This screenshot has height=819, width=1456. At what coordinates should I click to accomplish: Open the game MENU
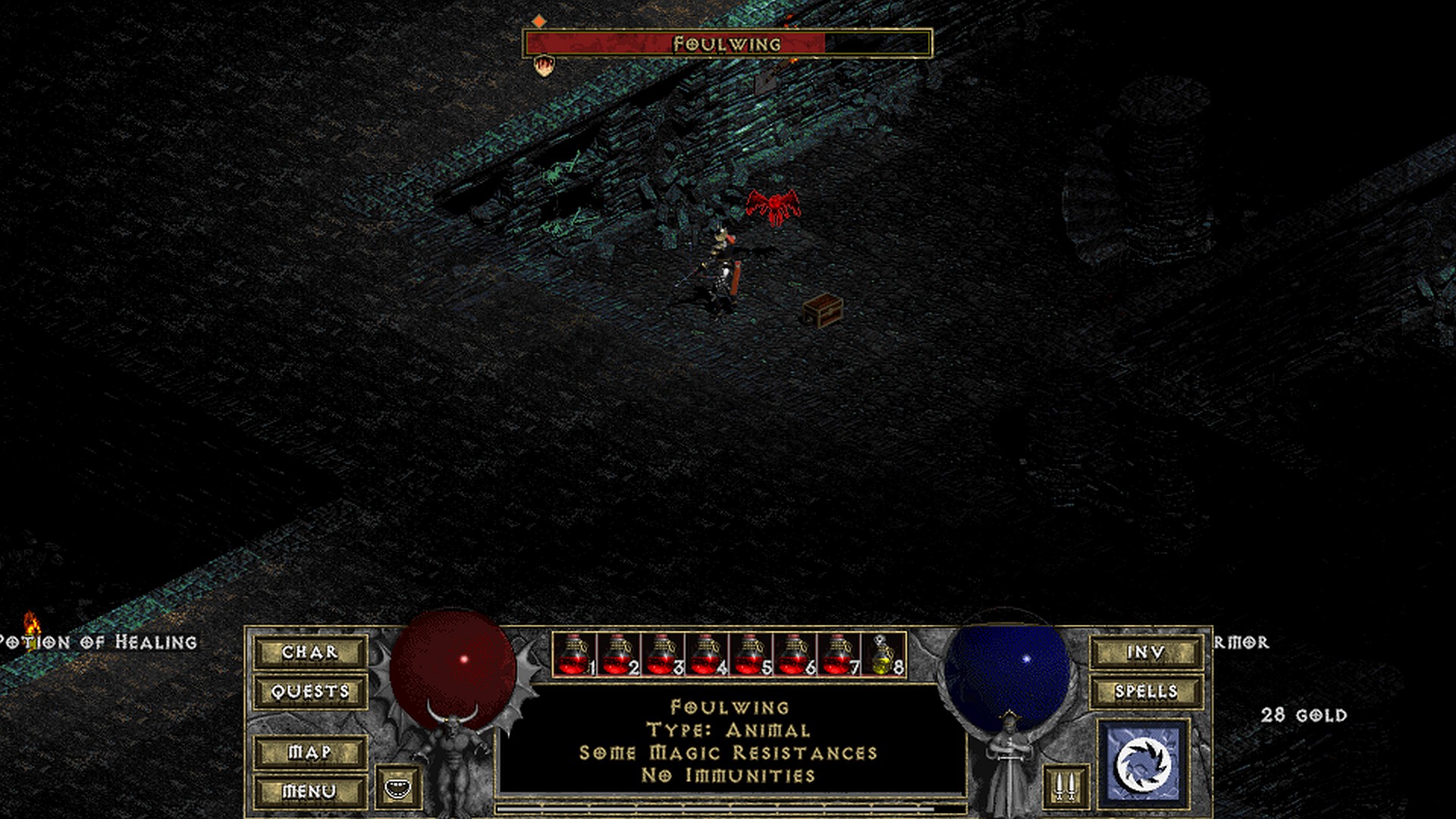click(310, 791)
